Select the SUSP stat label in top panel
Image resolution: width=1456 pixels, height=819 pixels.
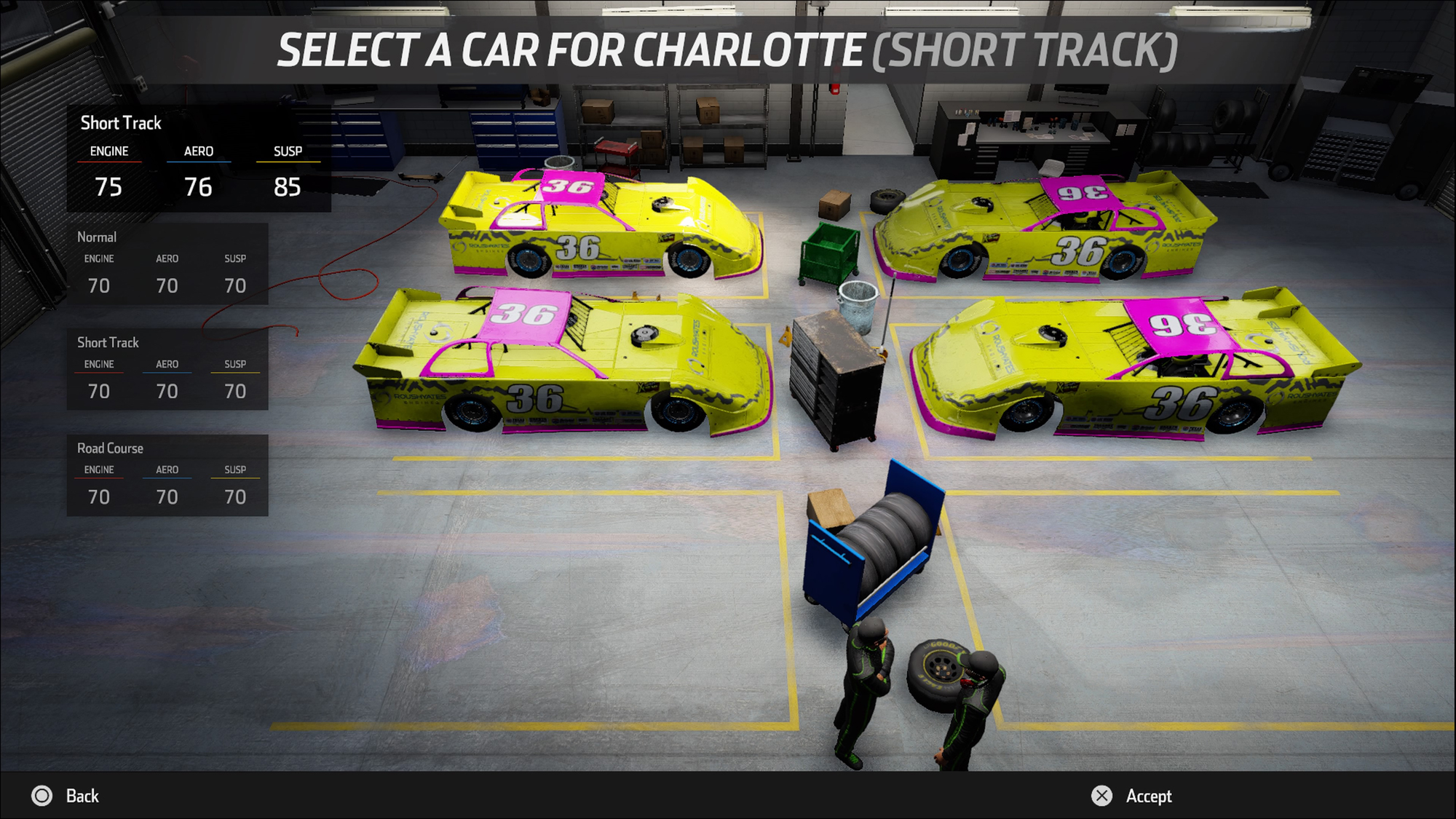pos(287,151)
